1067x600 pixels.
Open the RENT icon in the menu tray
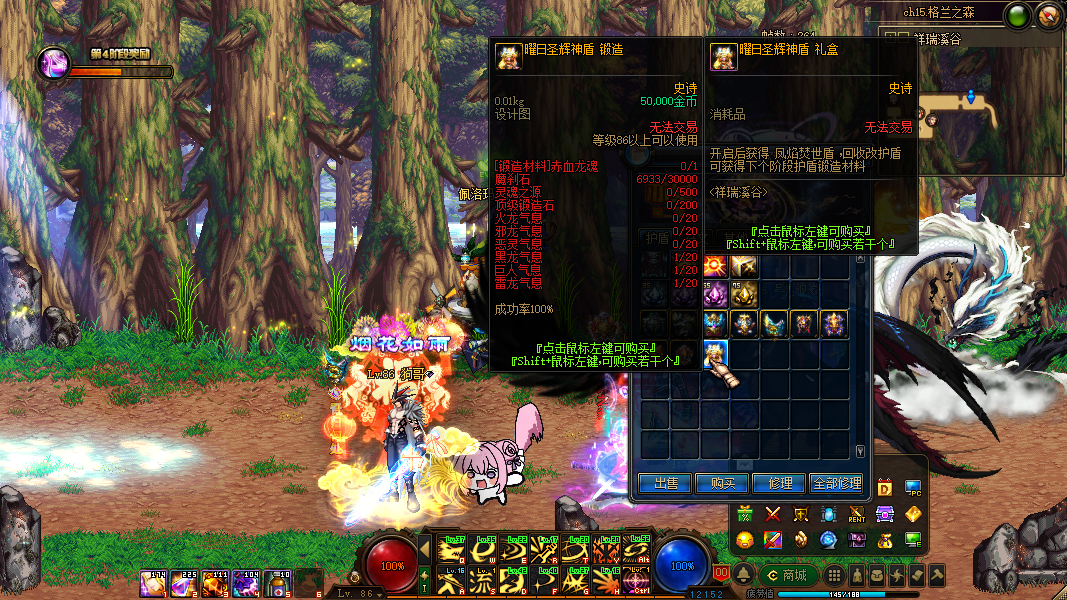click(x=857, y=514)
